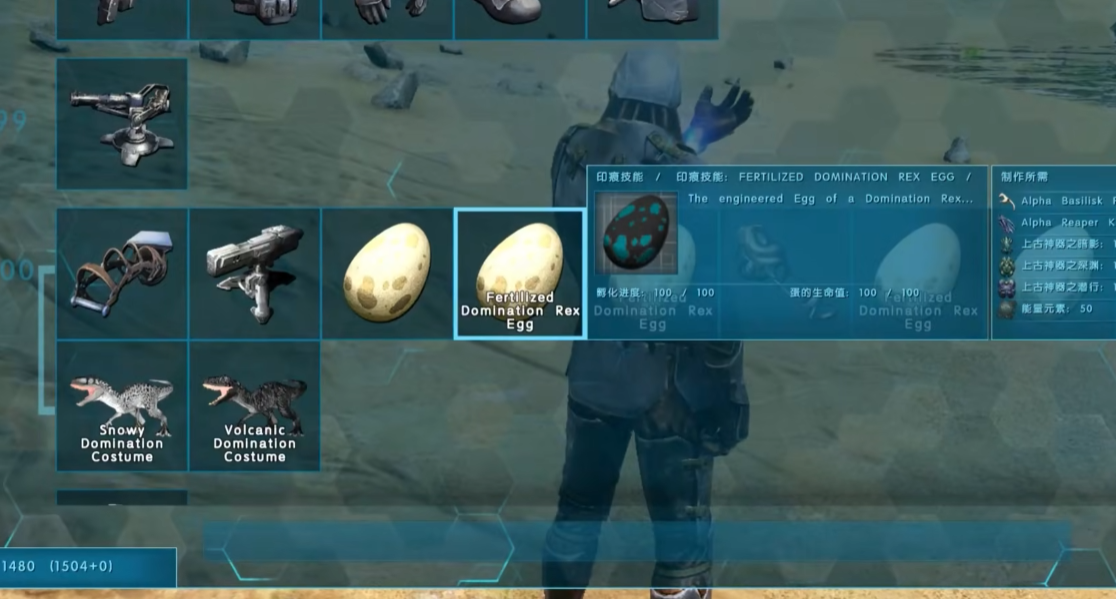Select the Fertilized Domination Rex Egg slot

point(519,273)
